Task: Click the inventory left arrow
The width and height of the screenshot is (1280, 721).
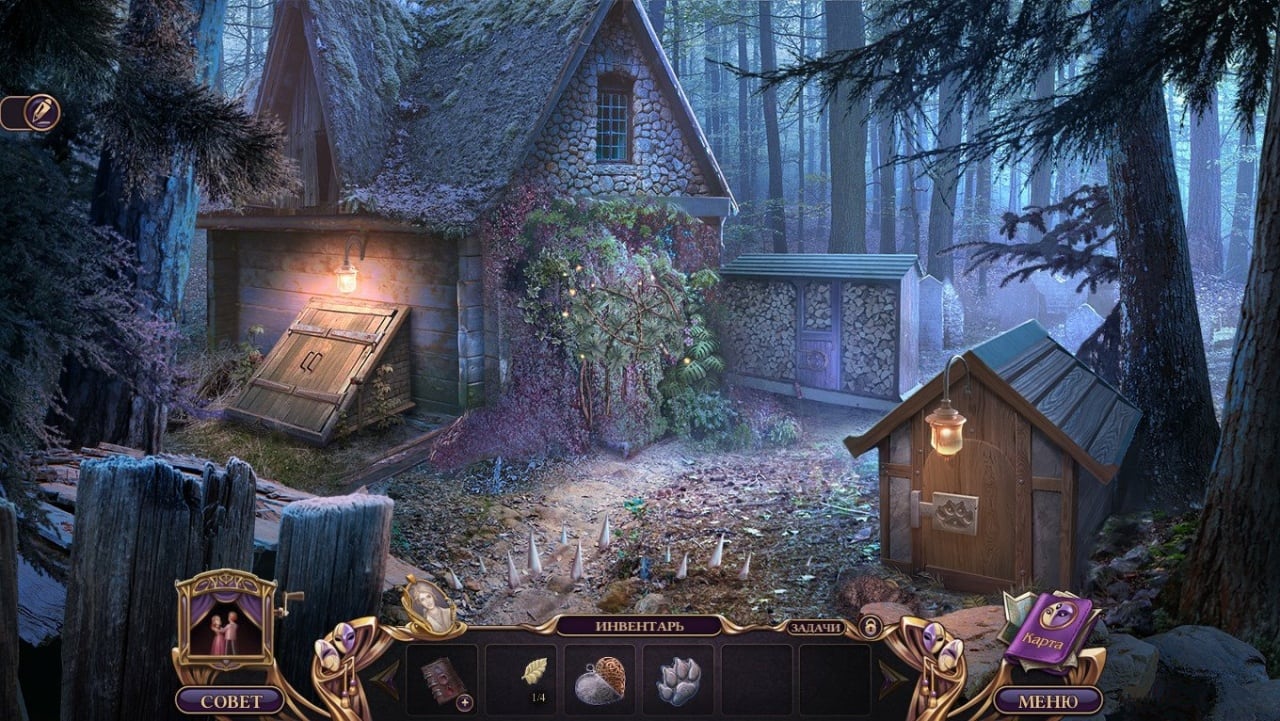Action: 386,679
